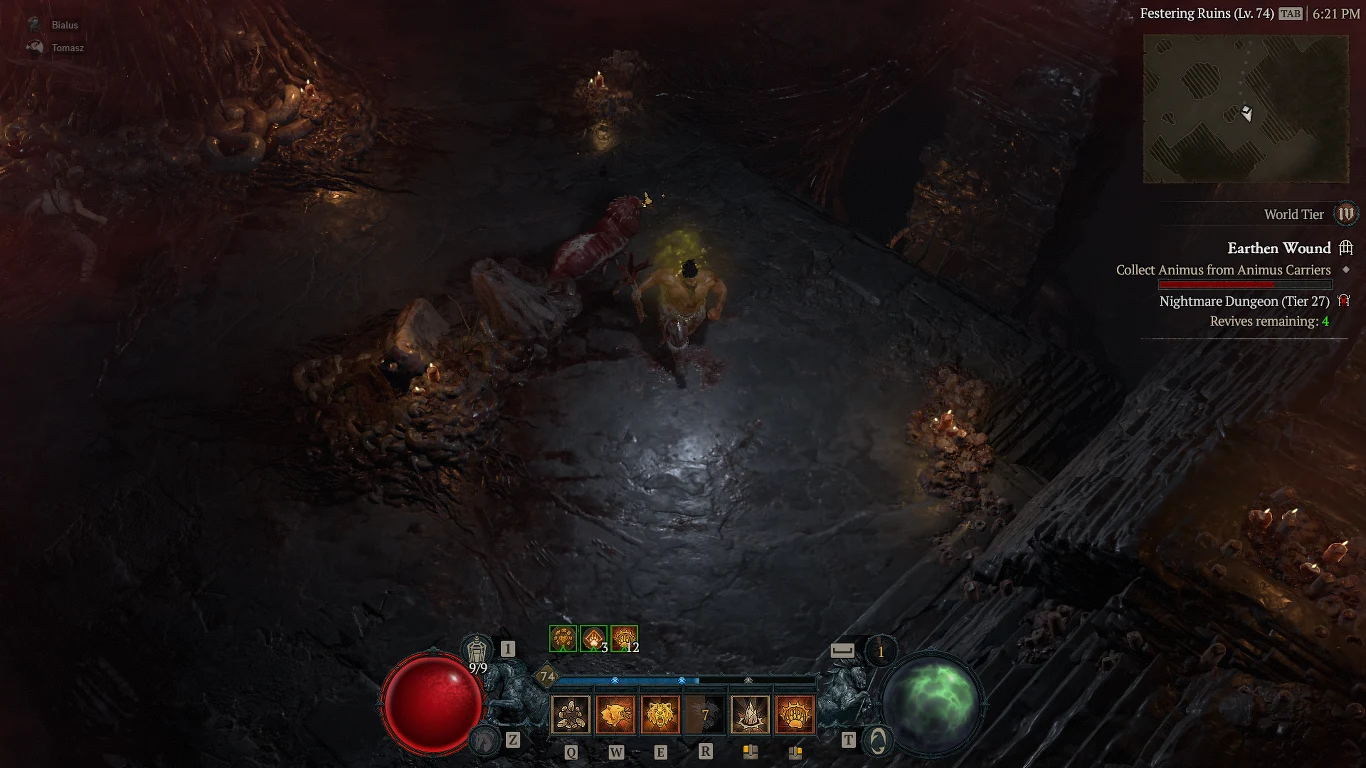Drink a healing potion from the potion icon
The width and height of the screenshot is (1366, 768).
(x=478, y=650)
